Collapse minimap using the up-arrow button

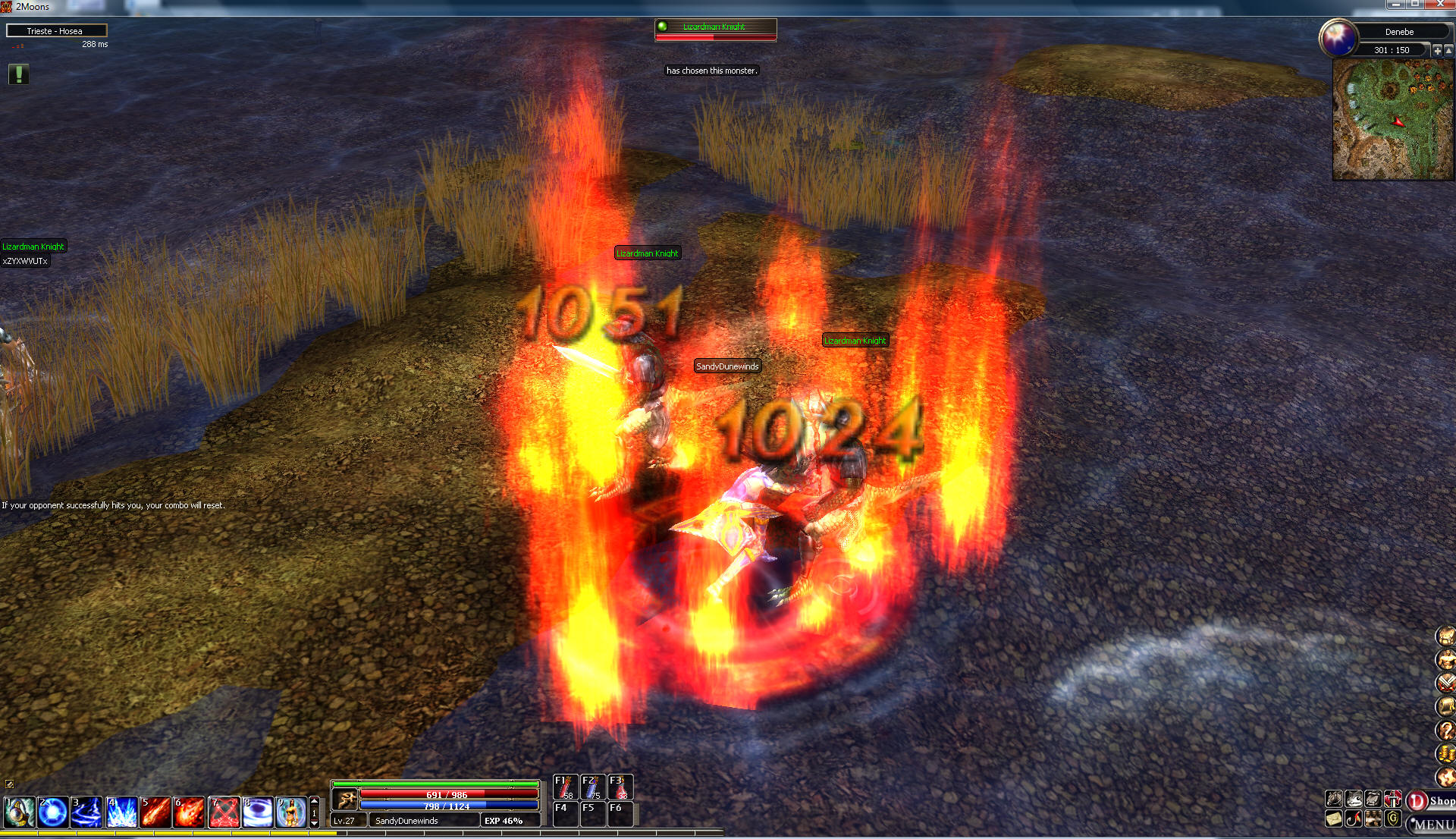[x=1449, y=50]
